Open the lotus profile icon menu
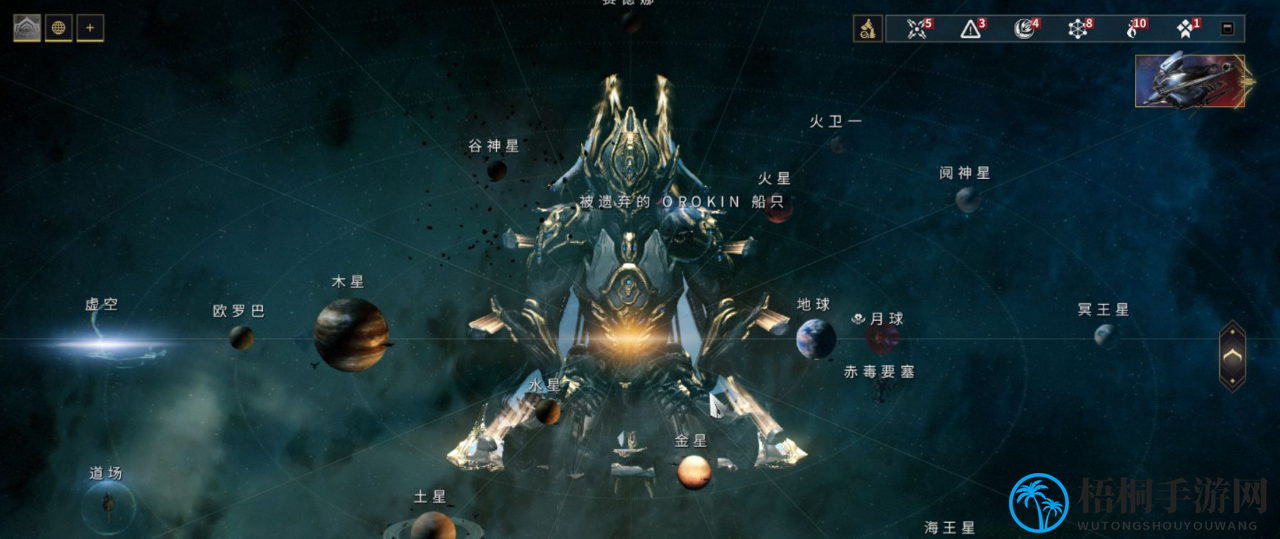The image size is (1280, 539). (x=27, y=28)
